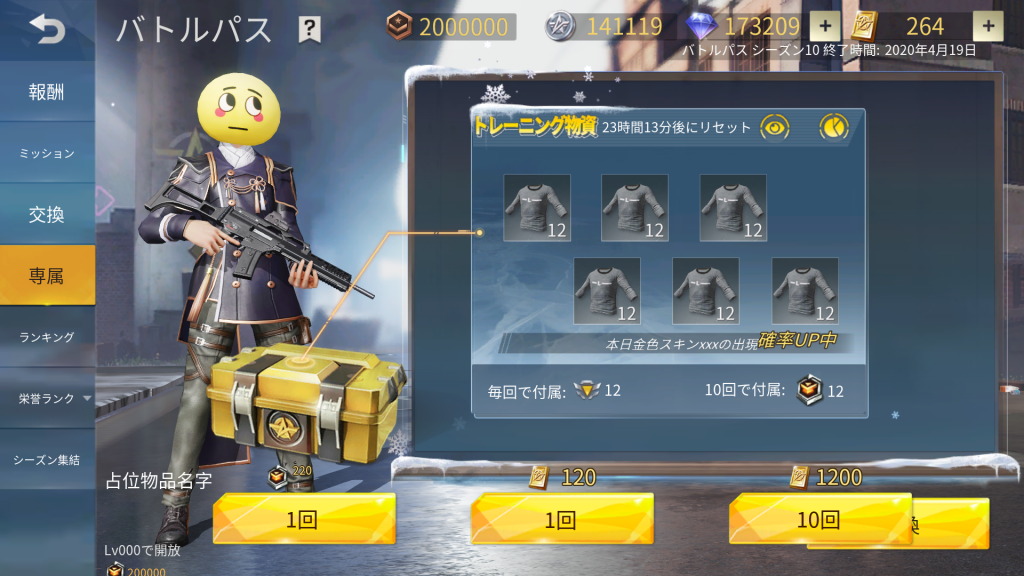Open the シーズン集結 tab
Image resolution: width=1024 pixels, height=576 pixels.
coord(47,460)
